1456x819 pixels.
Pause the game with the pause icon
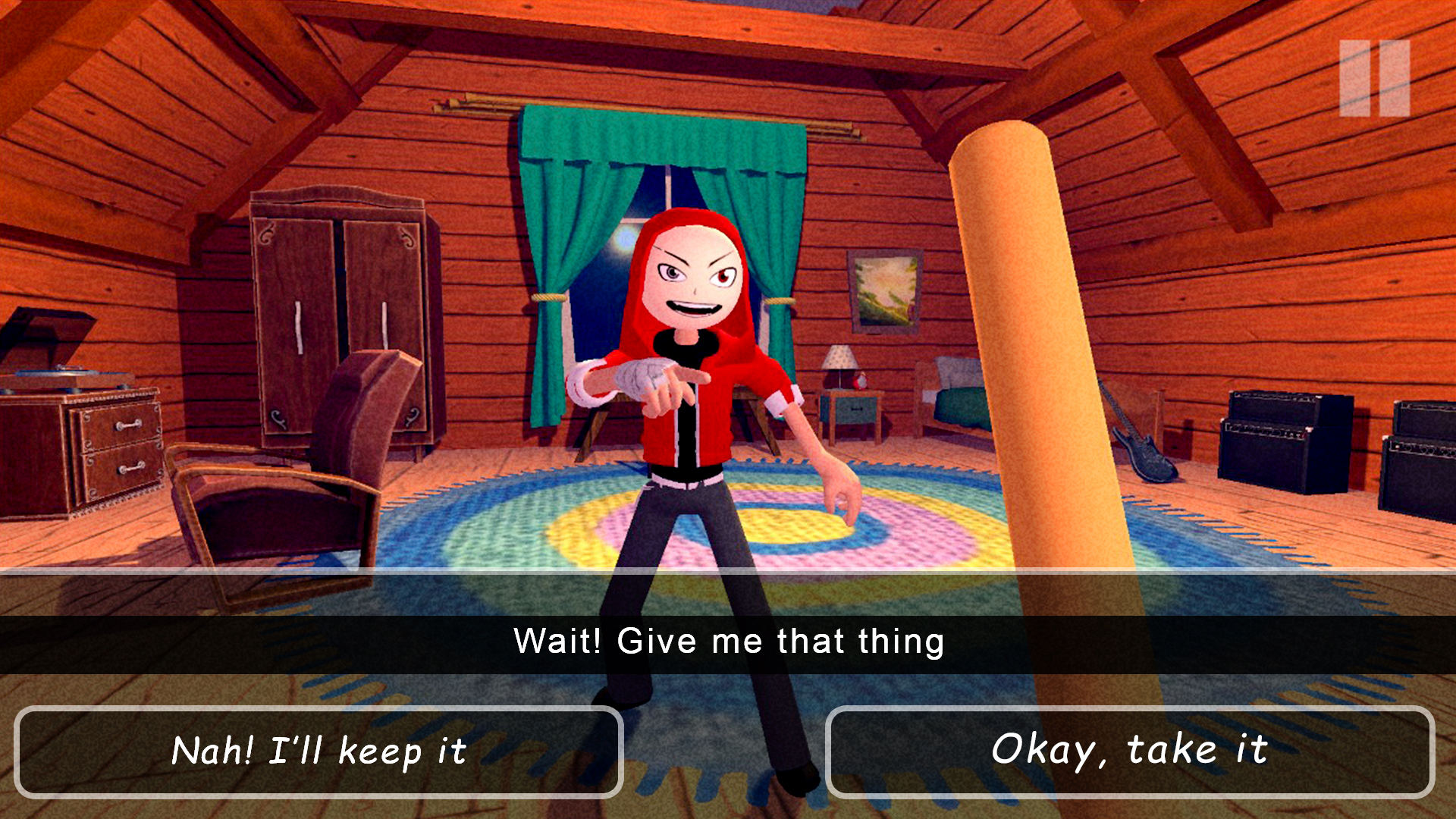1374,78
